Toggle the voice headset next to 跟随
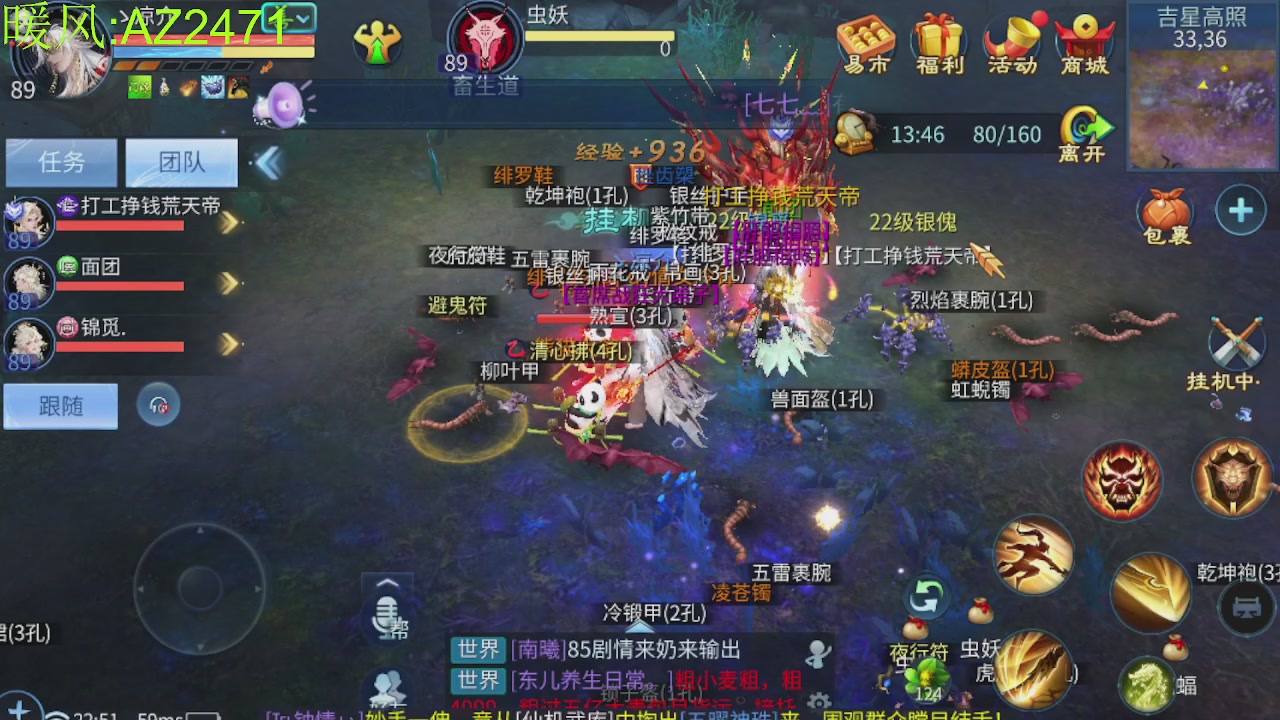This screenshot has height=720, width=1280. [158, 406]
